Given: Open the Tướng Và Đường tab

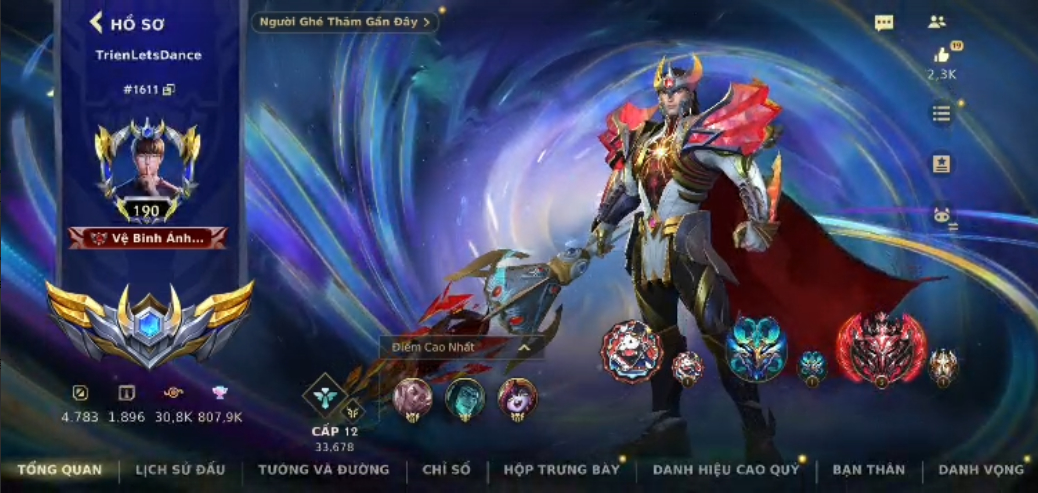Looking at the screenshot, I should click(323, 469).
